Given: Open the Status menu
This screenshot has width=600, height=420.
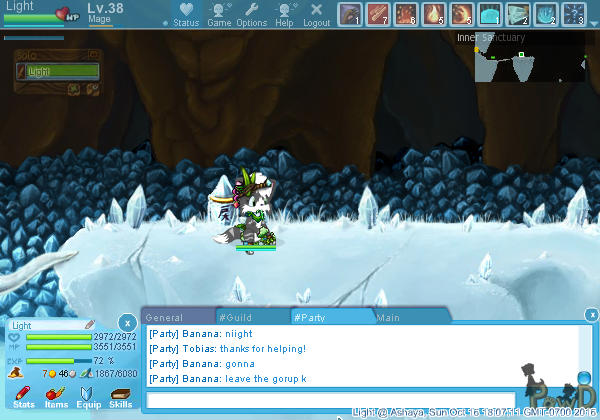Looking at the screenshot, I should click(186, 14).
